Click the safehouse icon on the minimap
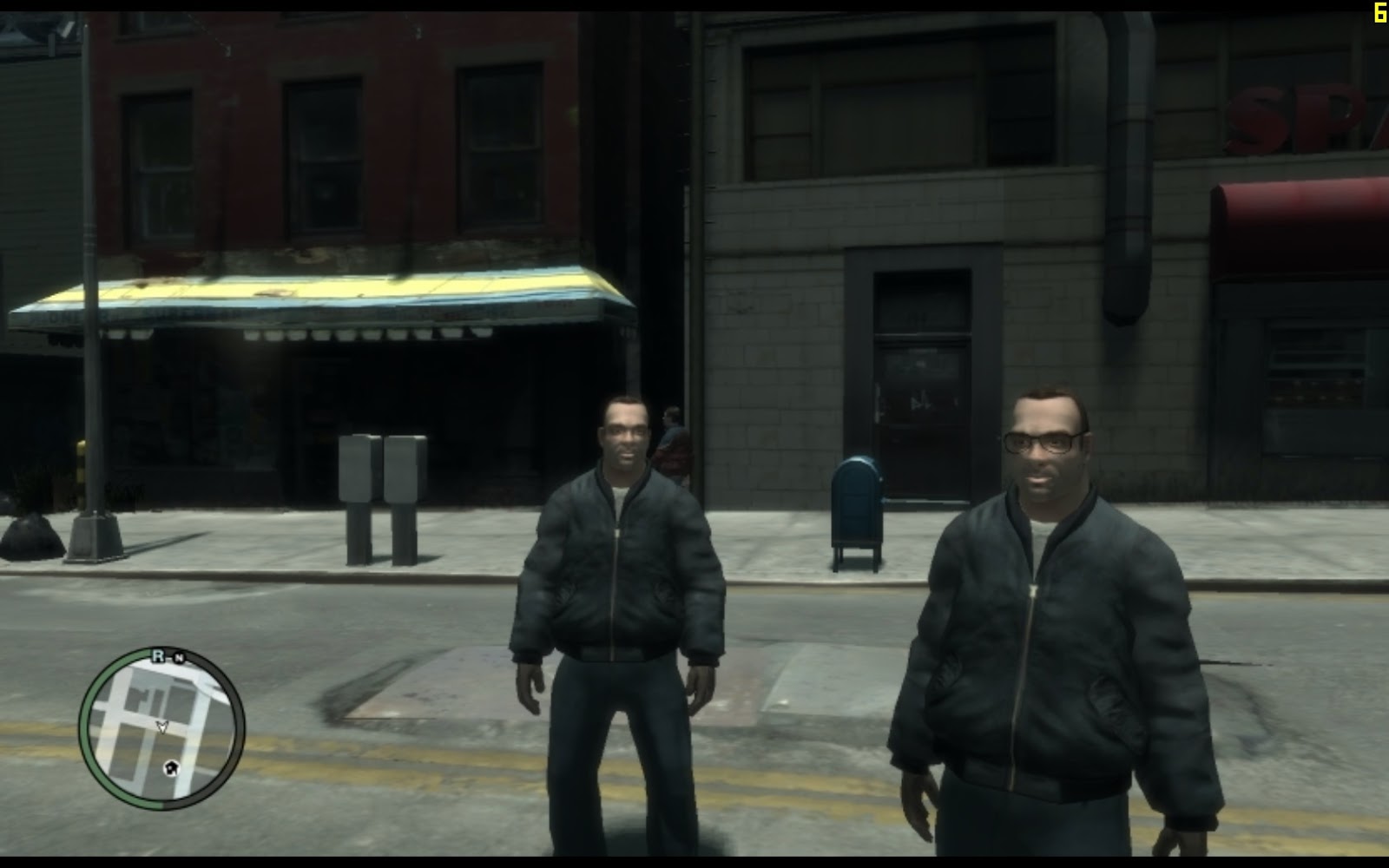 pyautogui.click(x=173, y=768)
